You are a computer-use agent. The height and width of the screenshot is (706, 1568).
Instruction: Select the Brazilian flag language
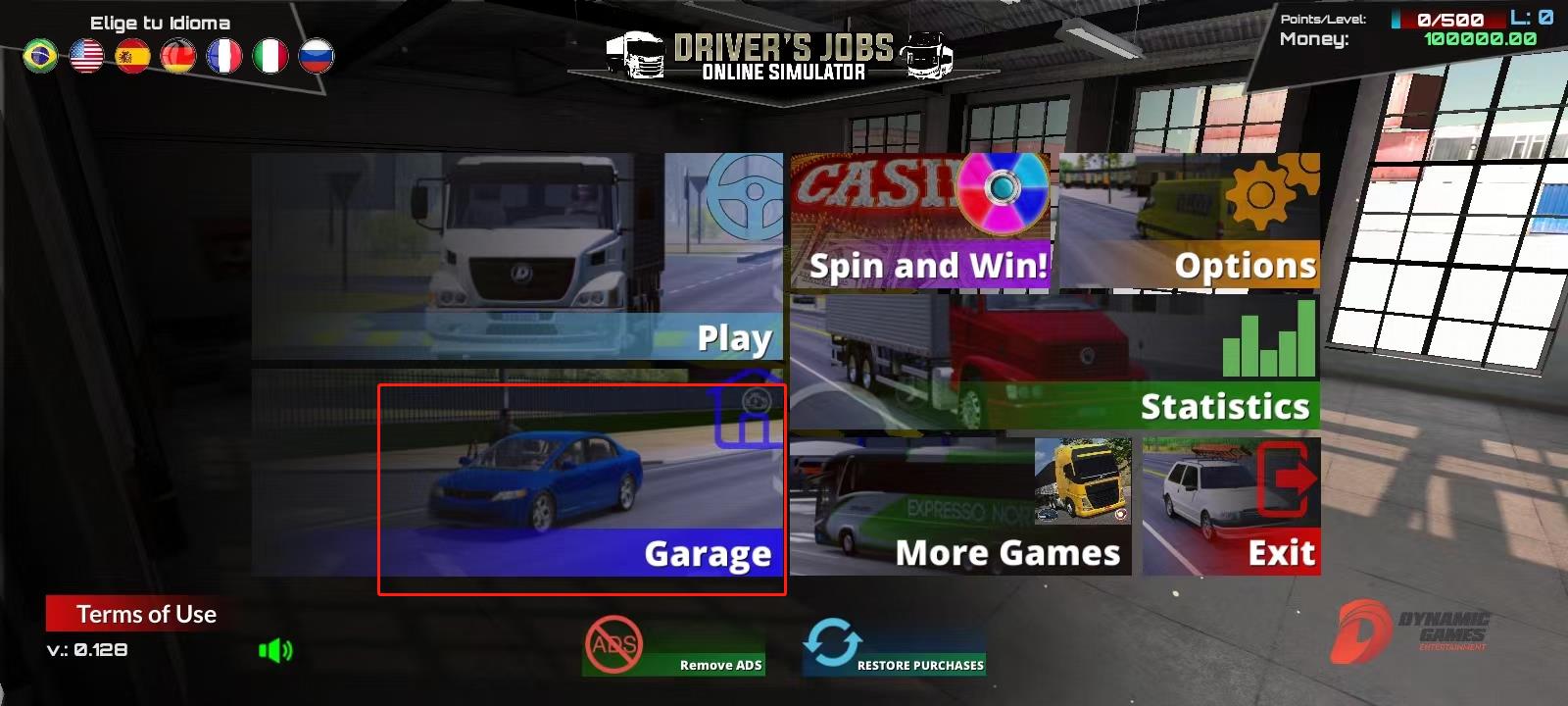[x=40, y=56]
